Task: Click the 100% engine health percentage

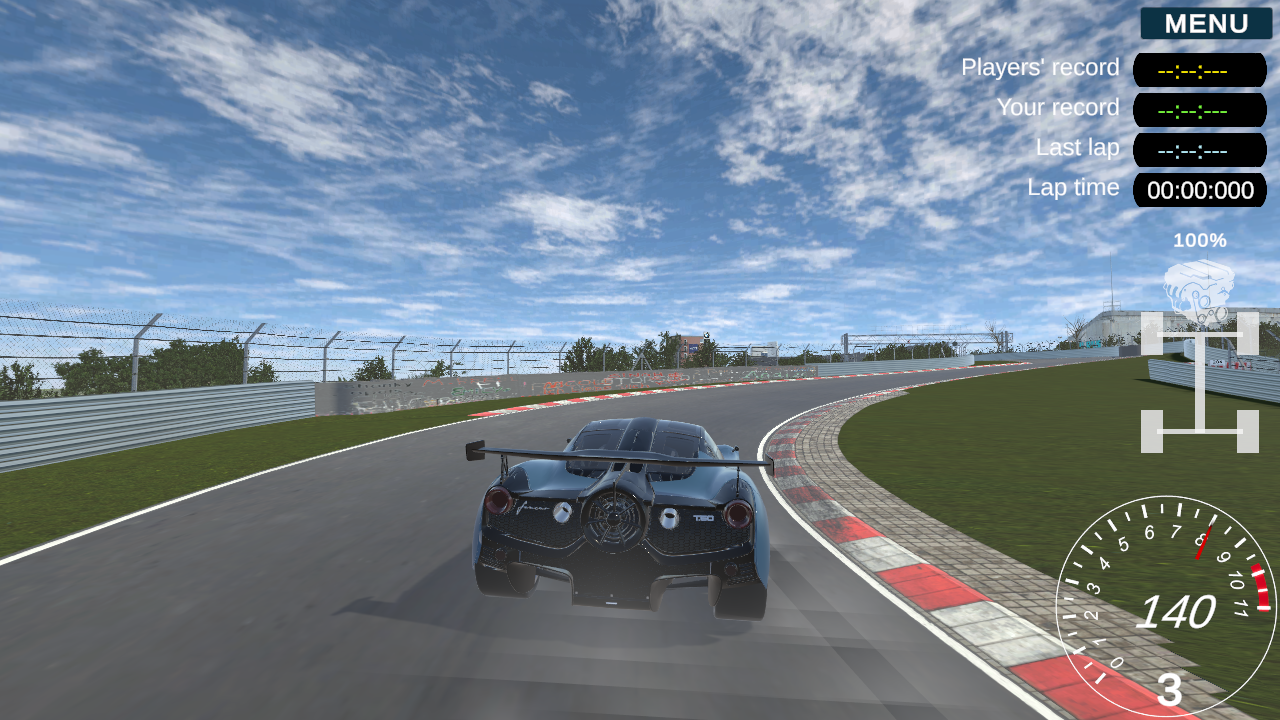Action: 1201,240
